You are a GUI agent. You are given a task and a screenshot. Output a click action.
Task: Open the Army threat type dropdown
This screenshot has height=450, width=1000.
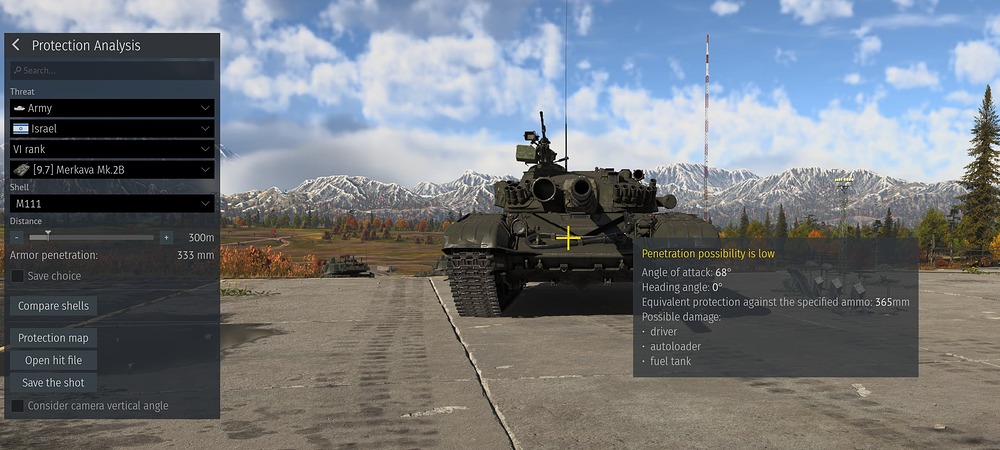tap(112, 108)
